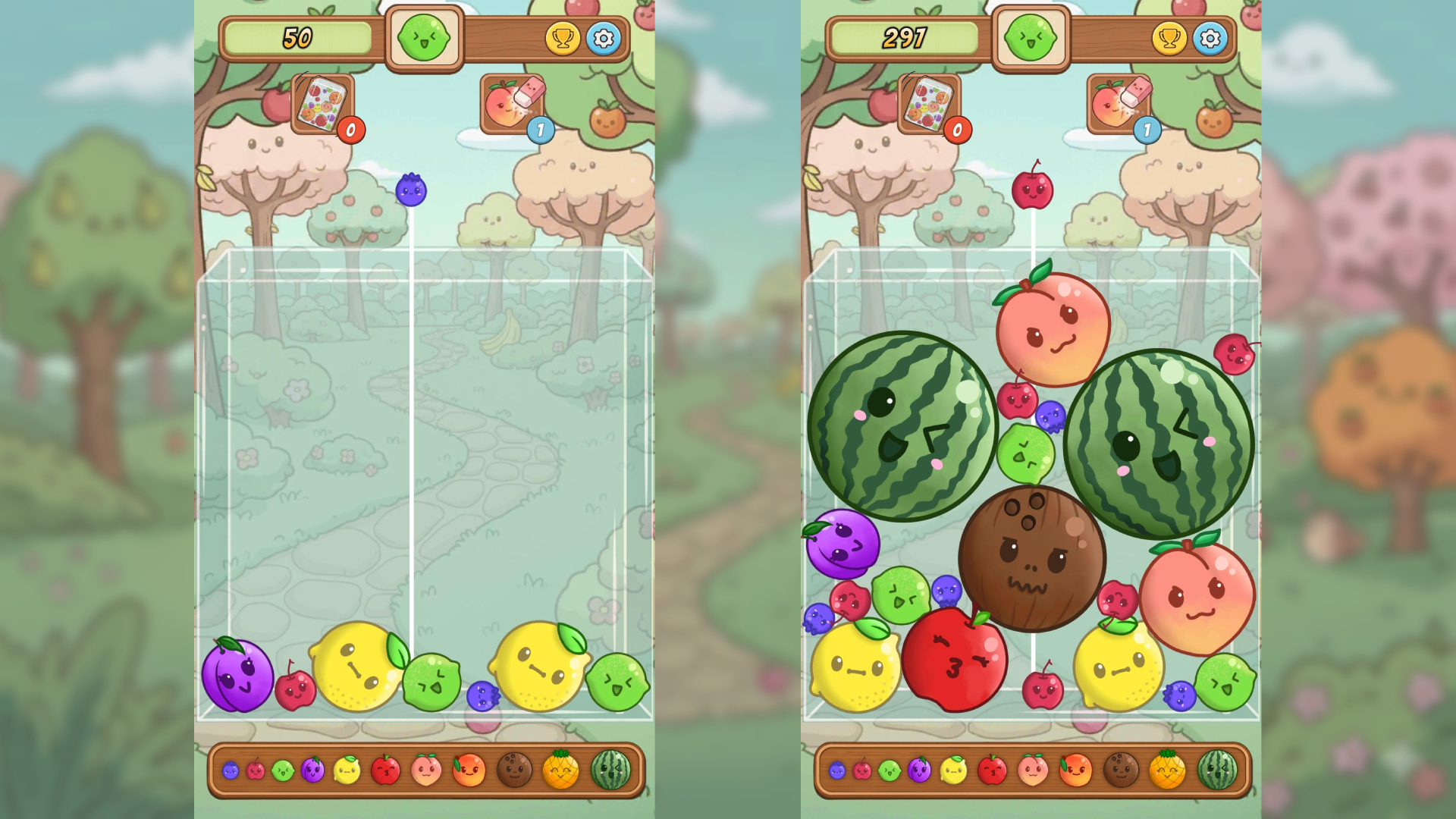The width and height of the screenshot is (1456, 819).
Task: Click the blue badge showing 1 use
Action: [x=540, y=129]
